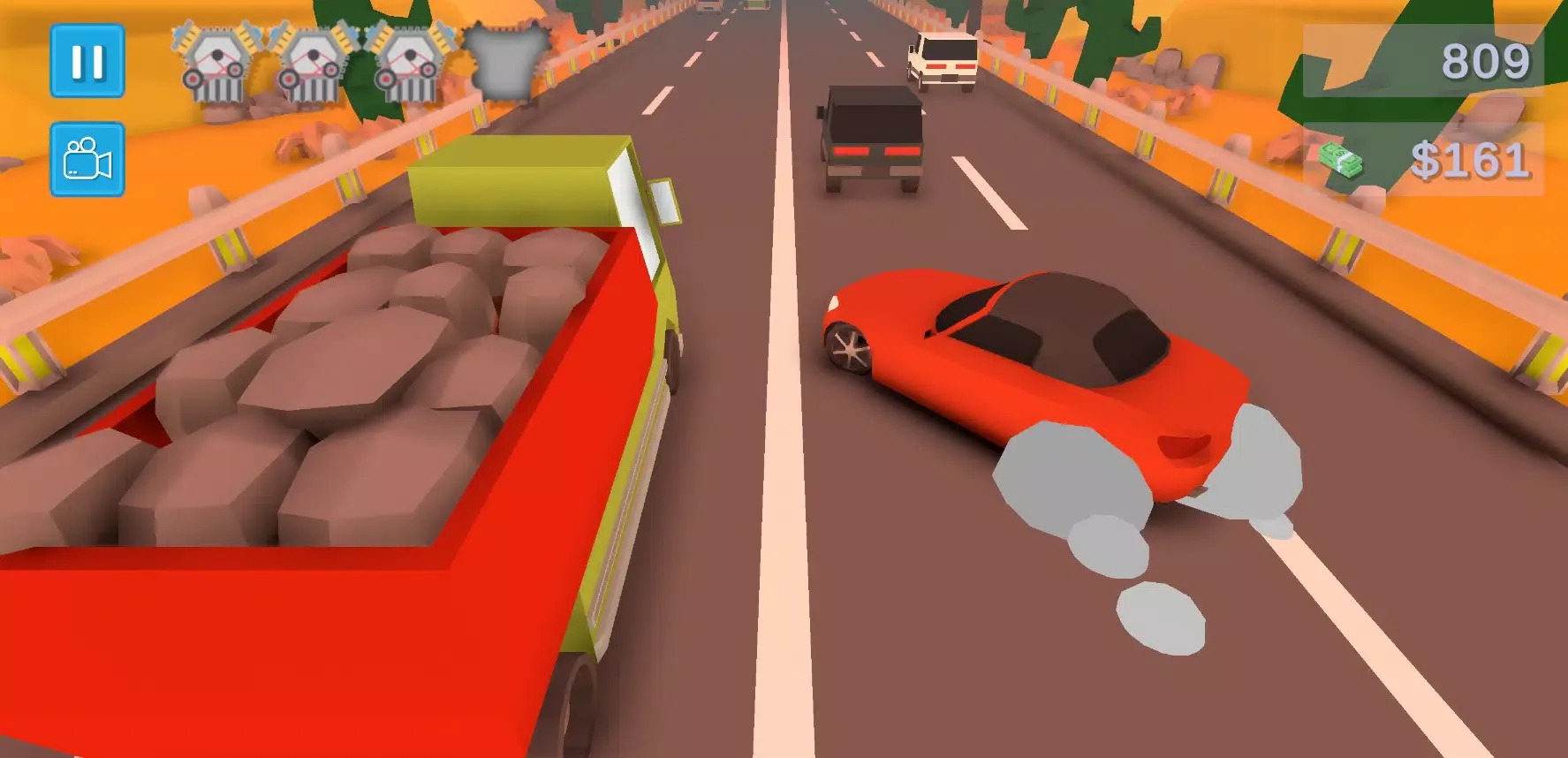Switch the camera view
The image size is (1568, 758).
click(87, 159)
